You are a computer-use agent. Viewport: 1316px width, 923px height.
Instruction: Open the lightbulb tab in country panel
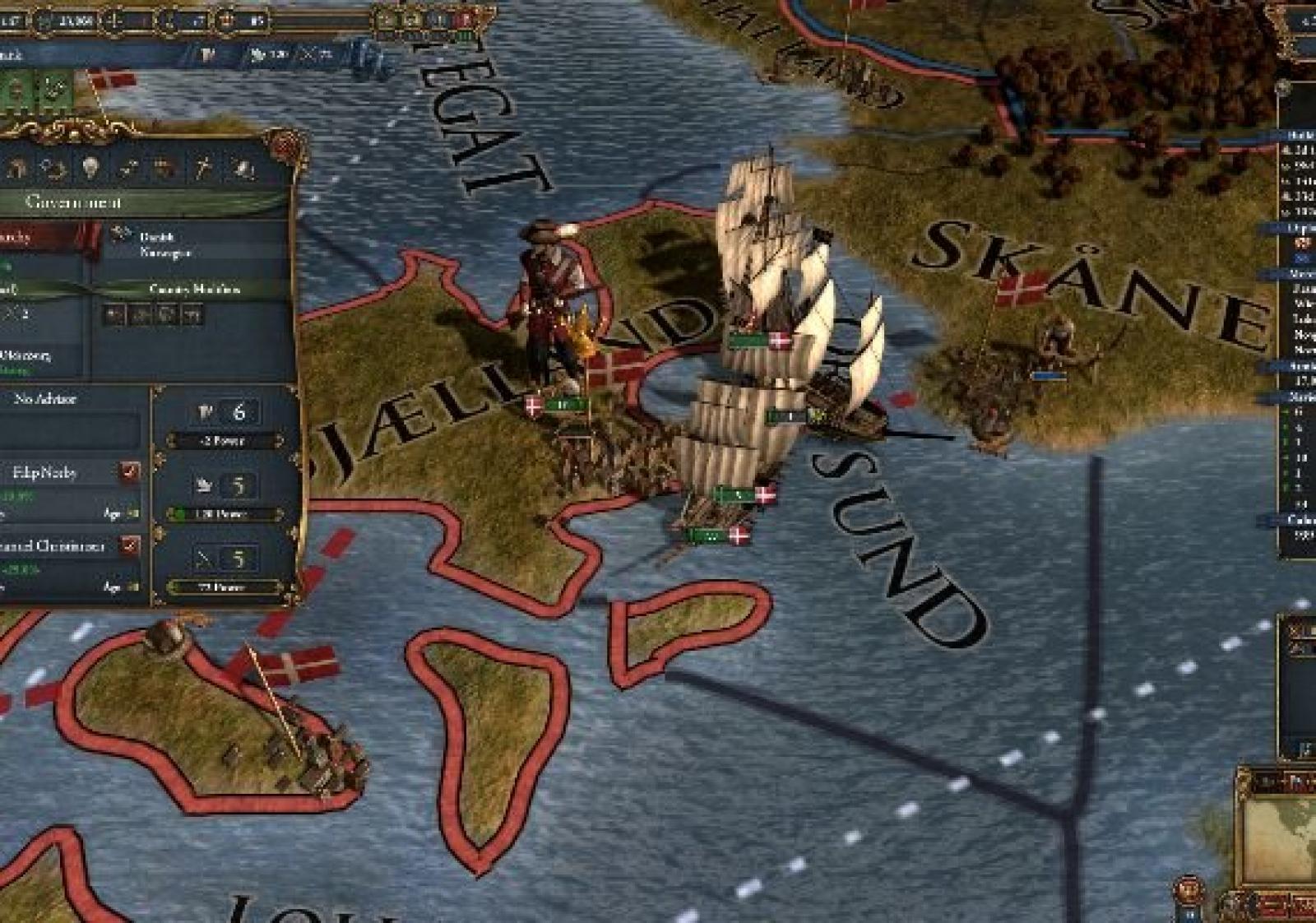[x=90, y=168]
